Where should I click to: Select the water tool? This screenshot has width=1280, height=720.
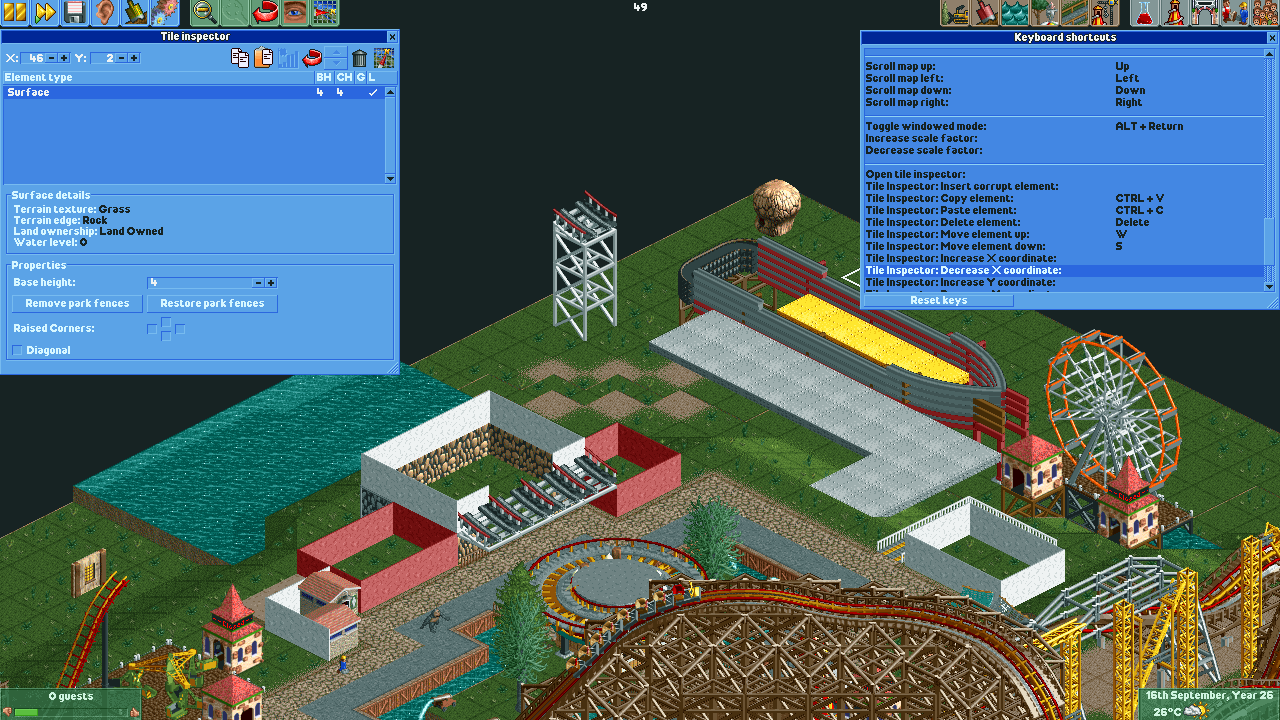(x=1013, y=13)
